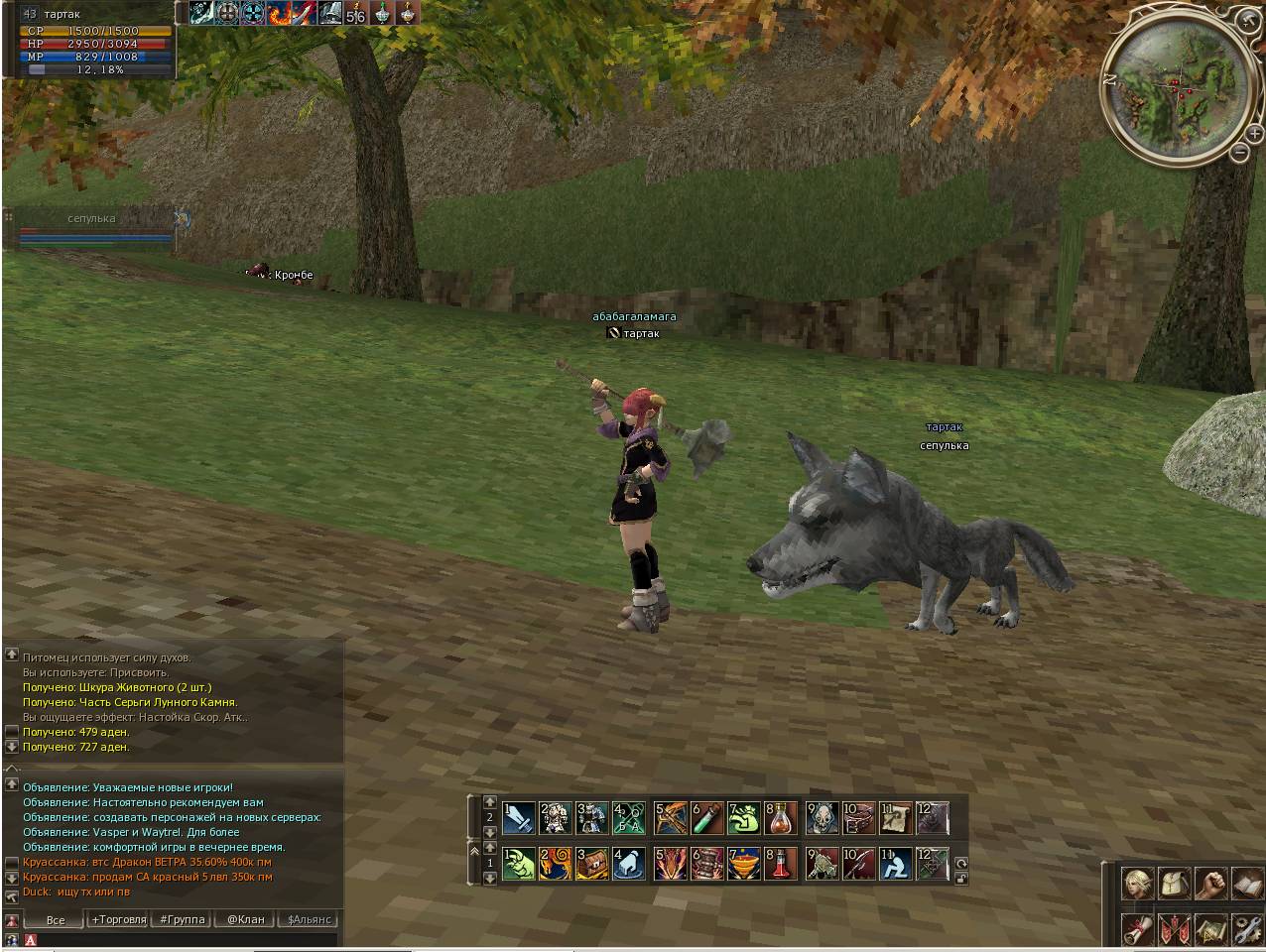This screenshot has width=1266, height=952.
Task: Show the Все chat tab
Action: [56, 919]
